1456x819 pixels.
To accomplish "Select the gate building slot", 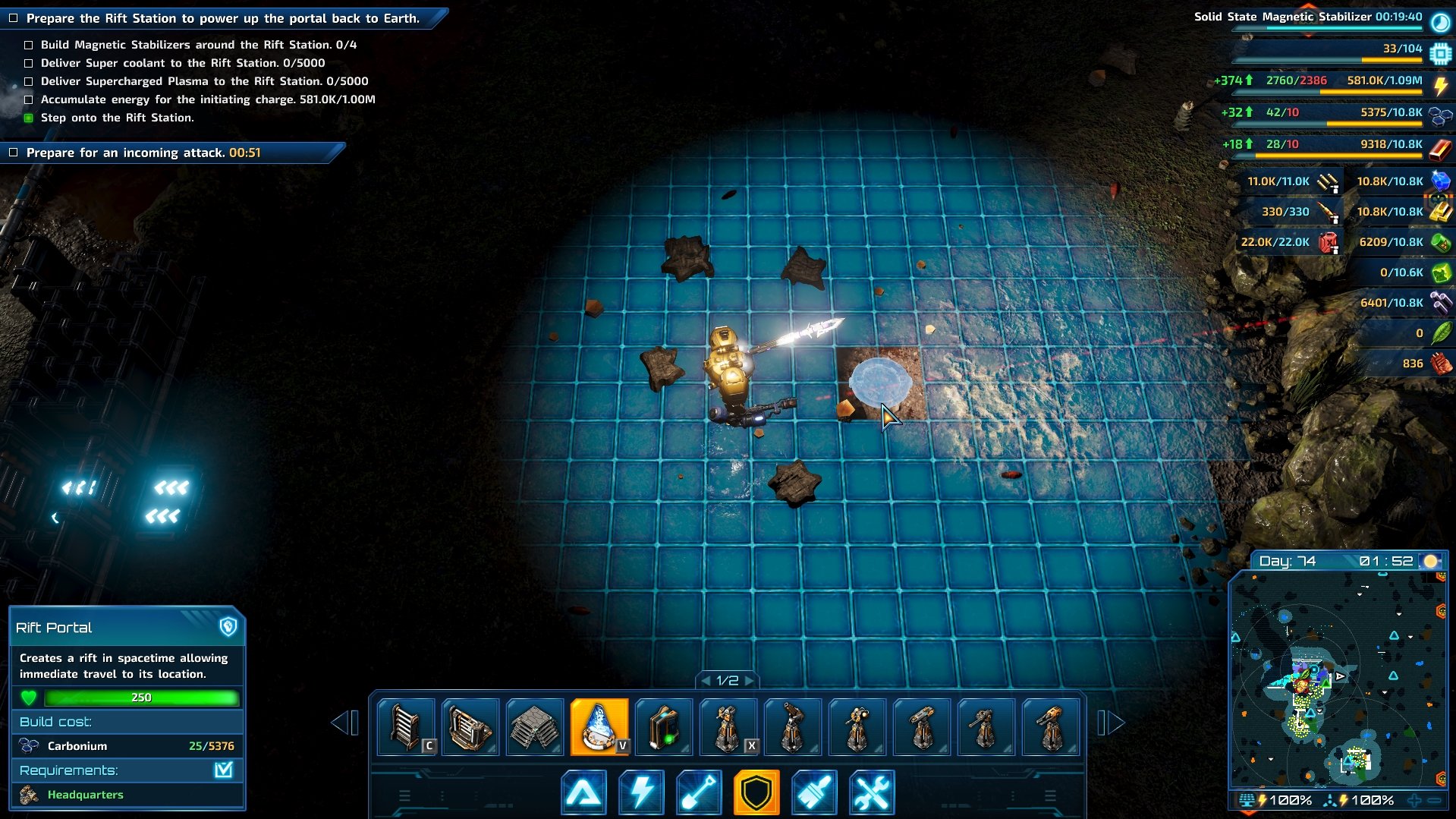I will [x=470, y=726].
